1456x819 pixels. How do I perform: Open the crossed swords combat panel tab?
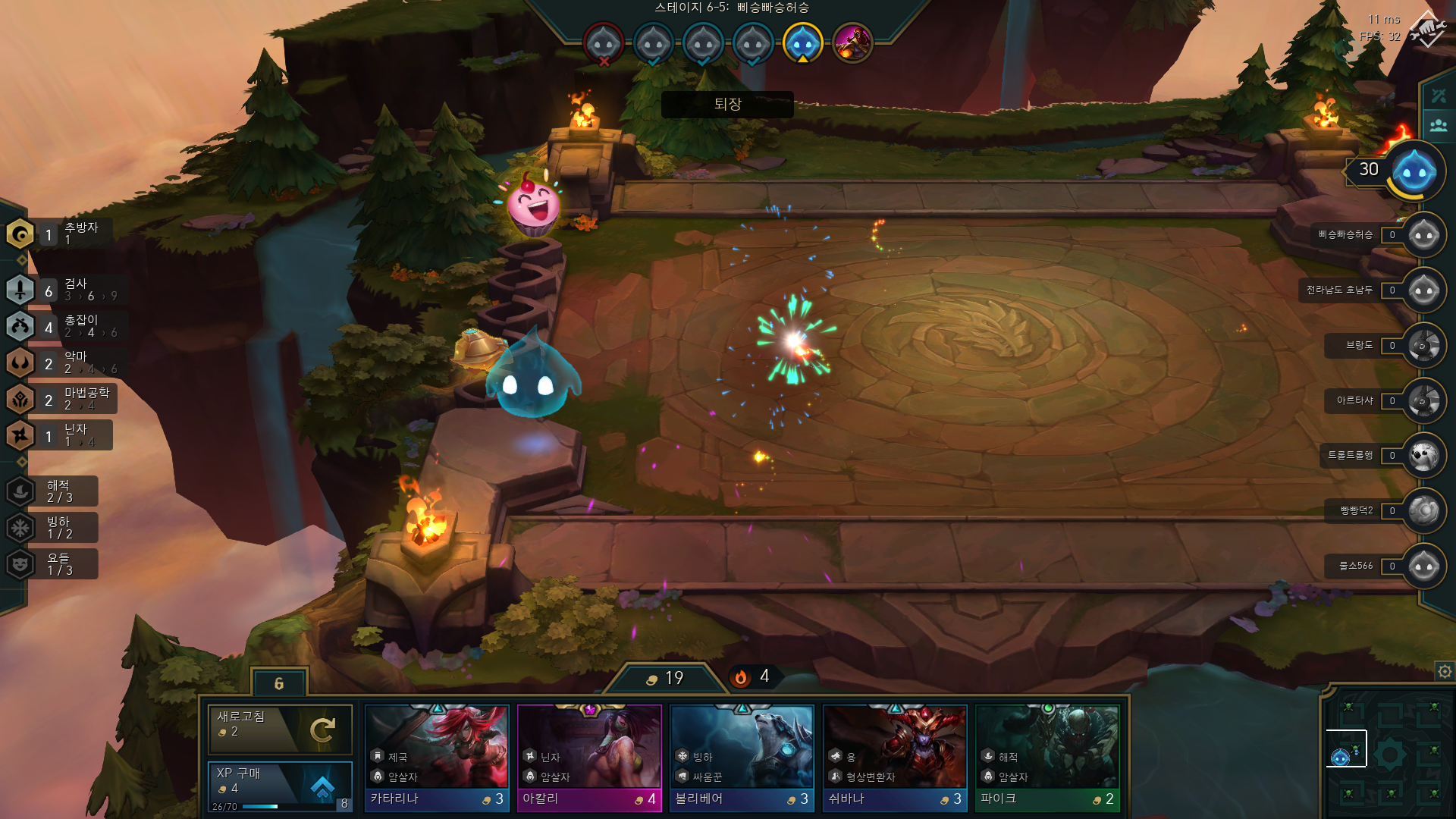pos(1439,96)
